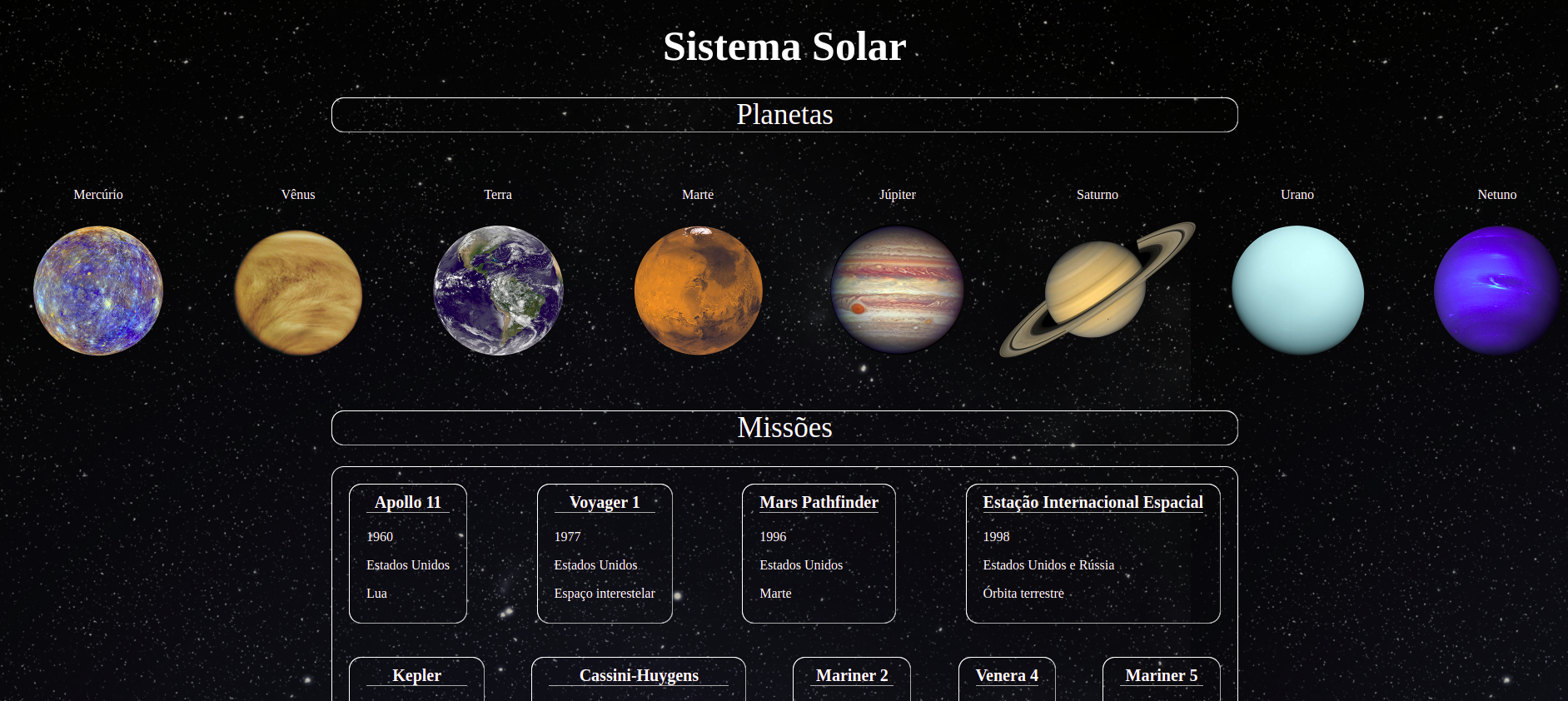Click the Kepler mission heading
This screenshot has height=701, width=1568.
[x=418, y=675]
